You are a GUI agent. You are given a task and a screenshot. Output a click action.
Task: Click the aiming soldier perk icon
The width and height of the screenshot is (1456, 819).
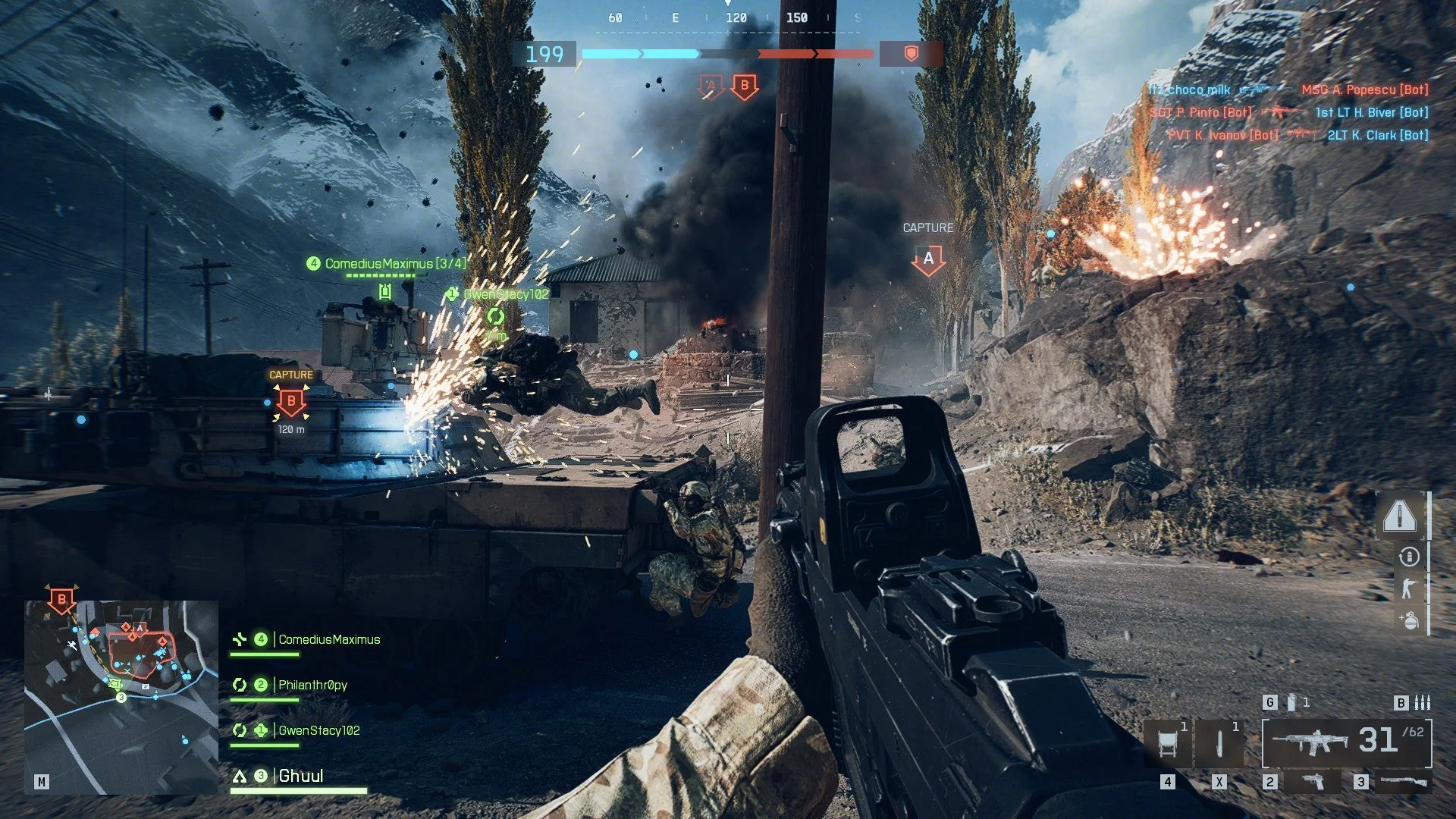click(1409, 588)
